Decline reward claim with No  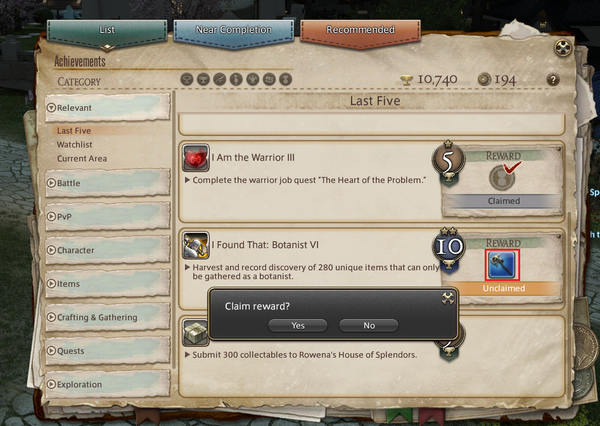tap(369, 325)
